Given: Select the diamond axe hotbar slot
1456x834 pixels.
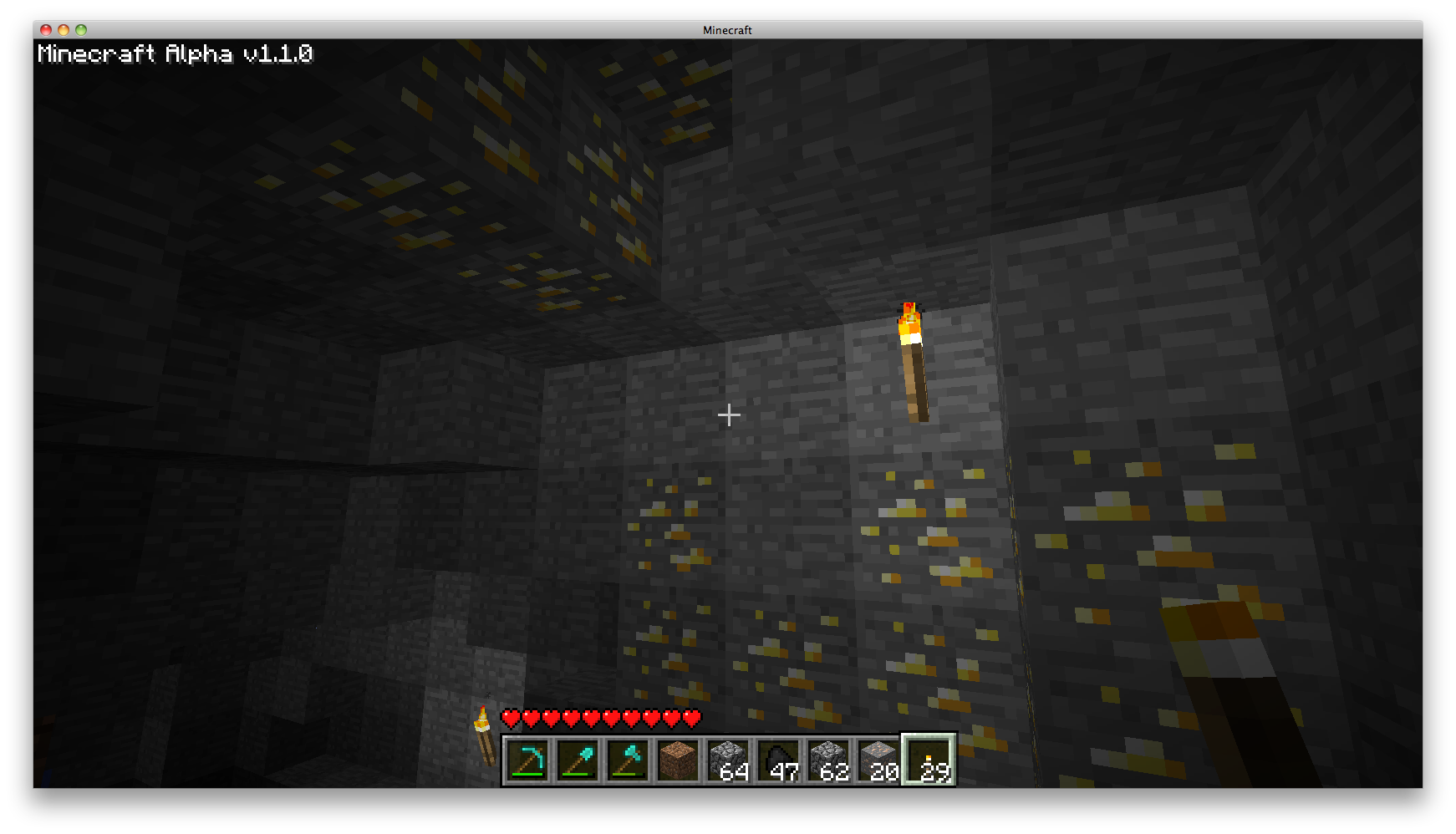Looking at the screenshot, I should (x=629, y=760).
